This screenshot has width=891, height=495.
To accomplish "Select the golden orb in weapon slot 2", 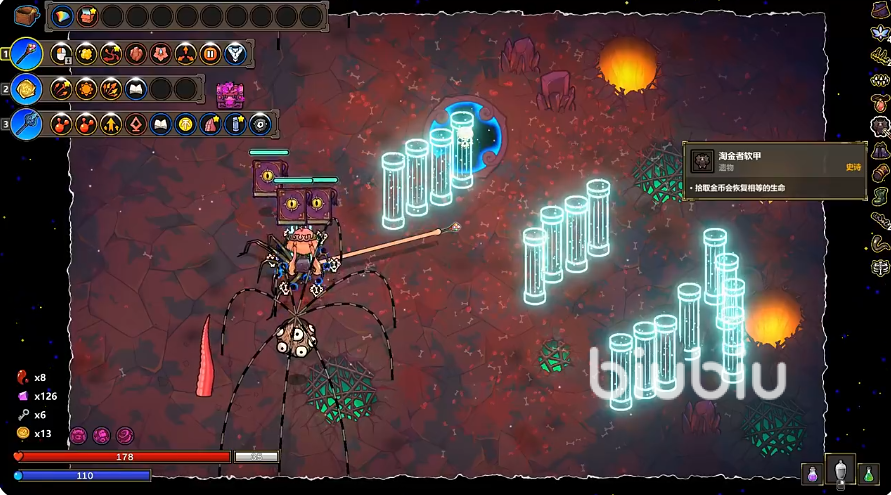I will pos(27,89).
